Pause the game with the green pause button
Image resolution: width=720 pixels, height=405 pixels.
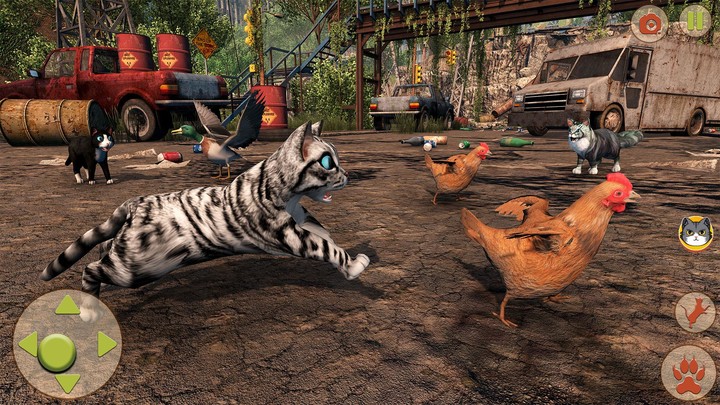(x=695, y=21)
